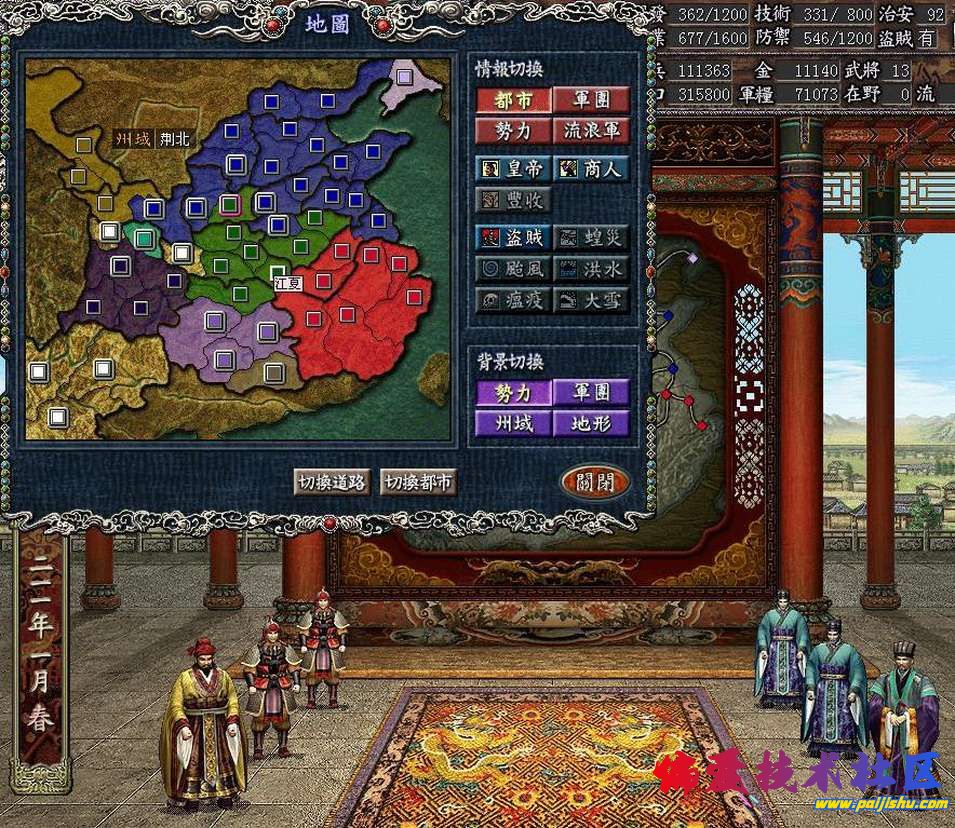Viewport: 955px width, 828px height.
Task: Switch map background to 地形
Action: pyautogui.click(x=592, y=423)
